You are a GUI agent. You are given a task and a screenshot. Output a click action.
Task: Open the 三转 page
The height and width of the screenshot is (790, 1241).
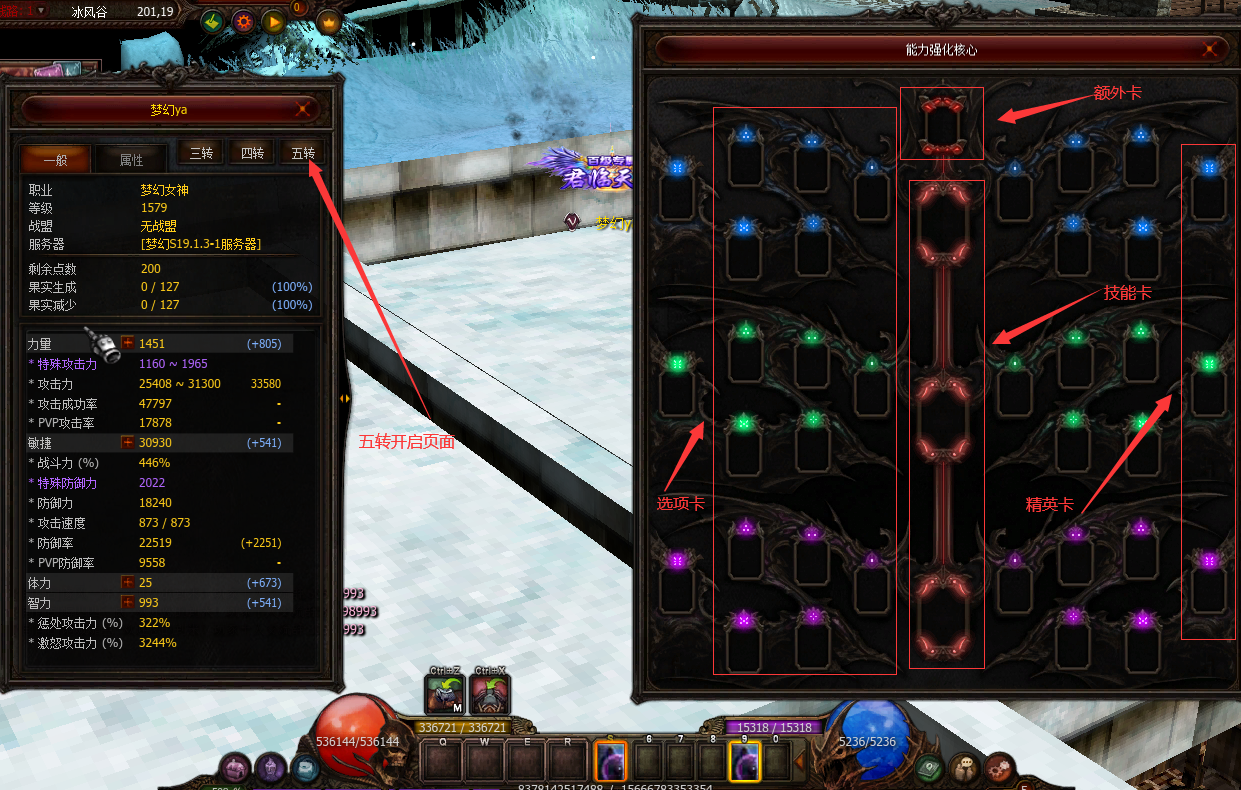point(201,153)
